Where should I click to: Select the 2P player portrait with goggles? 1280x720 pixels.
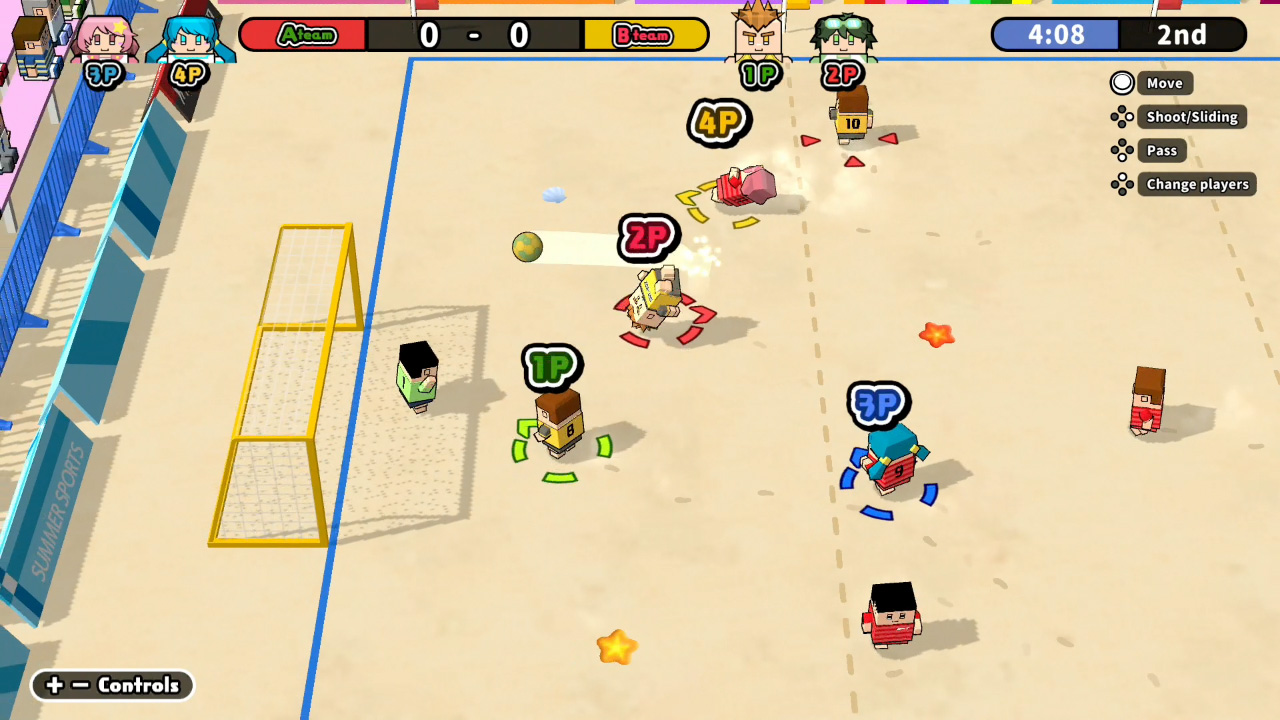845,35
